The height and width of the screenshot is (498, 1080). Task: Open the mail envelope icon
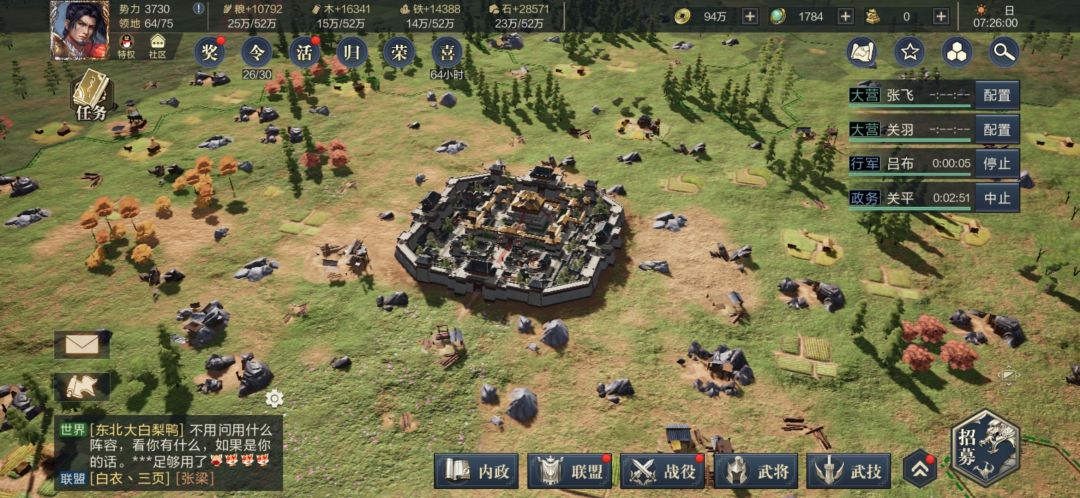coord(81,345)
